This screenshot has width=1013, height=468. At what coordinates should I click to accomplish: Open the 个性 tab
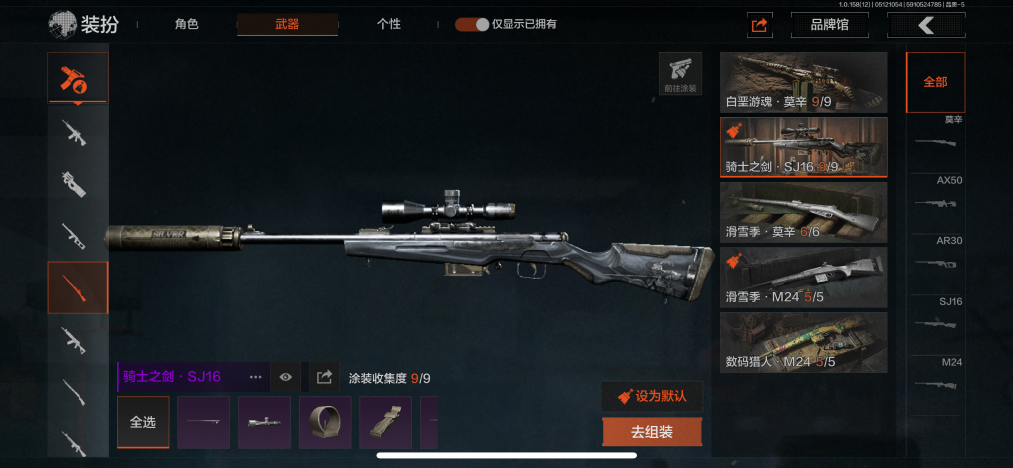pos(389,24)
